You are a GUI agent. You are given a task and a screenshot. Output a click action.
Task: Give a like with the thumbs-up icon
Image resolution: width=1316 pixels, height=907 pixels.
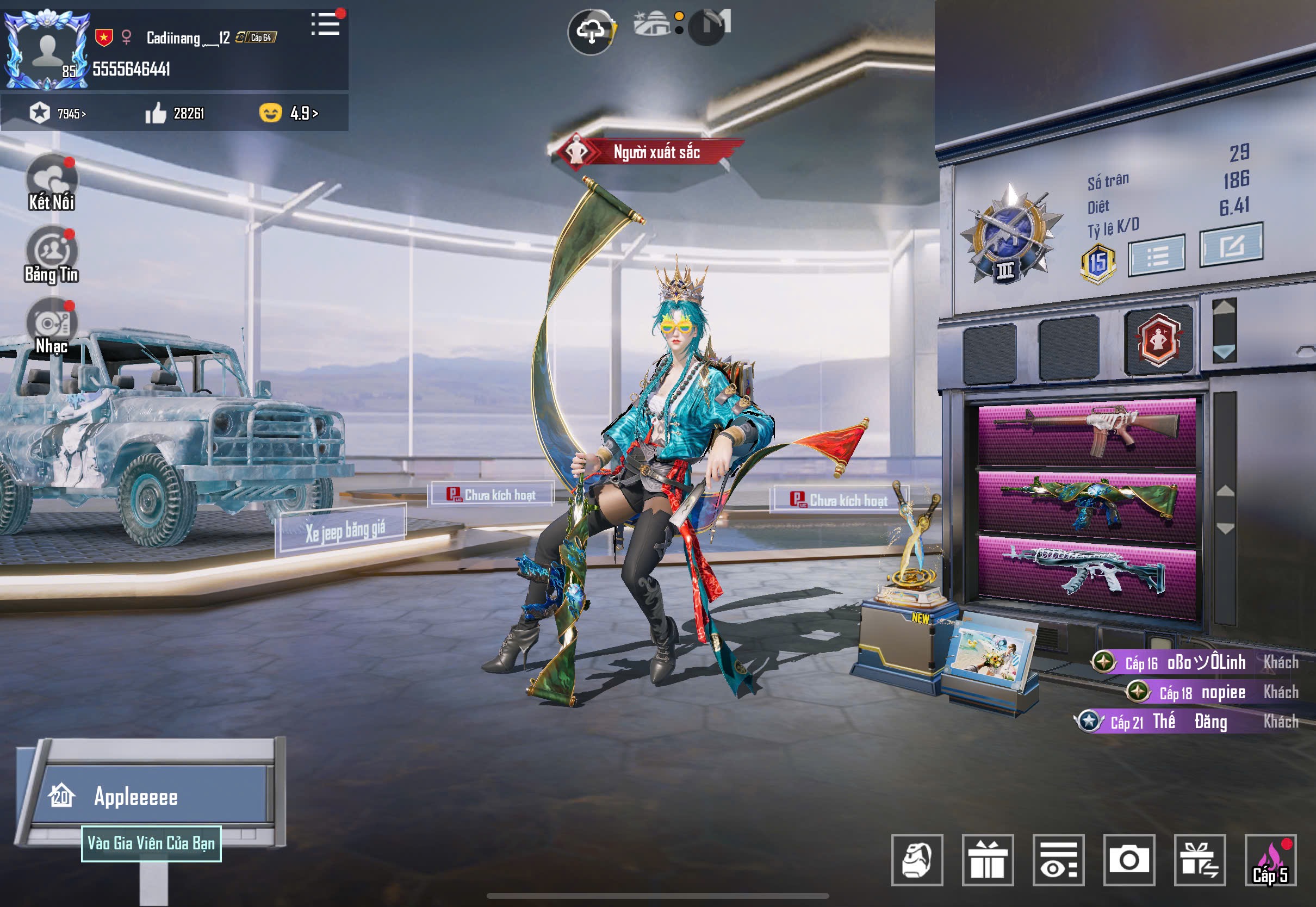[156, 114]
